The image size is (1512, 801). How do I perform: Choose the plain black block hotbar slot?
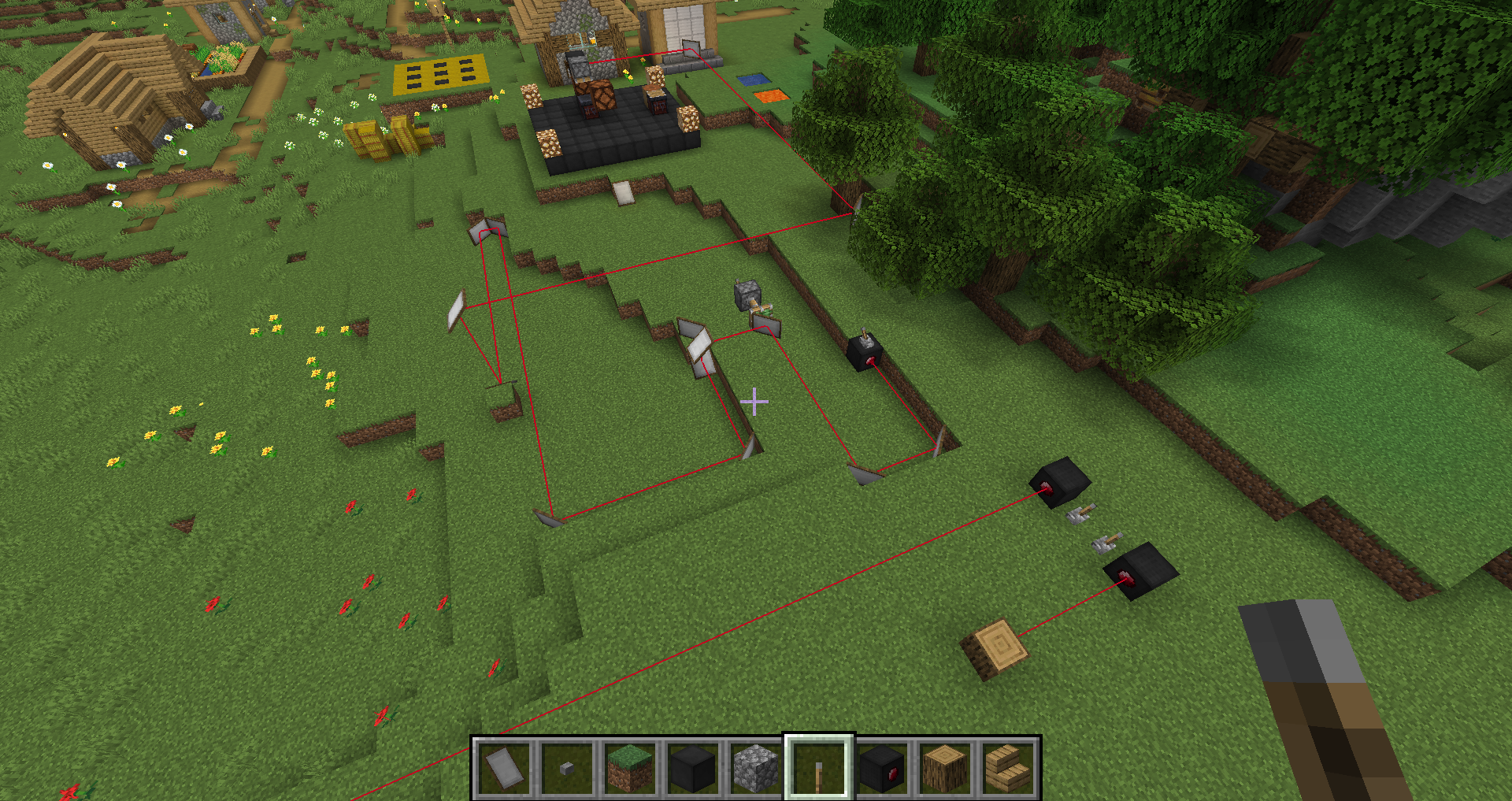(x=692, y=769)
